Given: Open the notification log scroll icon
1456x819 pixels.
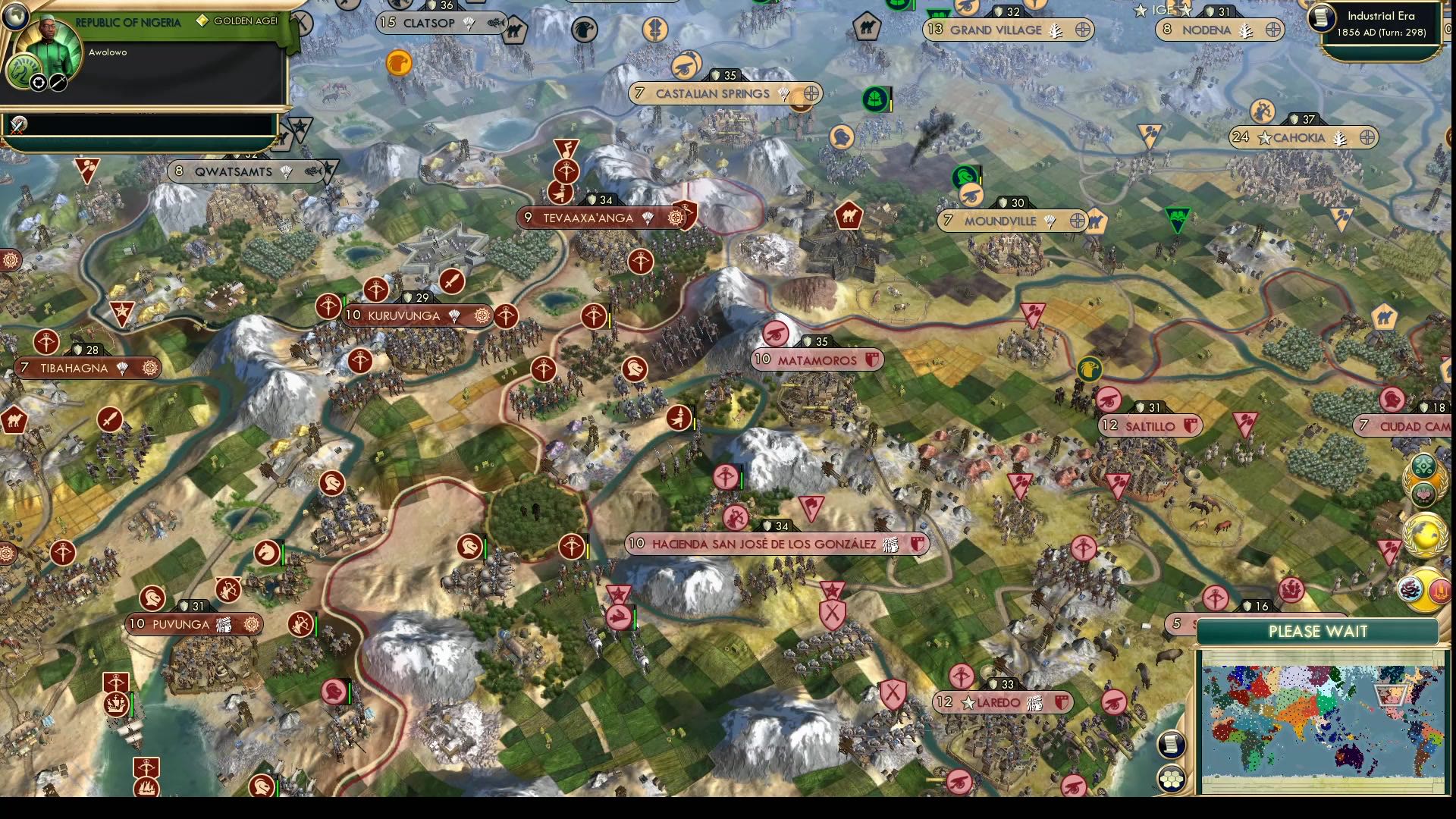Looking at the screenshot, I should pyautogui.click(x=1170, y=744).
